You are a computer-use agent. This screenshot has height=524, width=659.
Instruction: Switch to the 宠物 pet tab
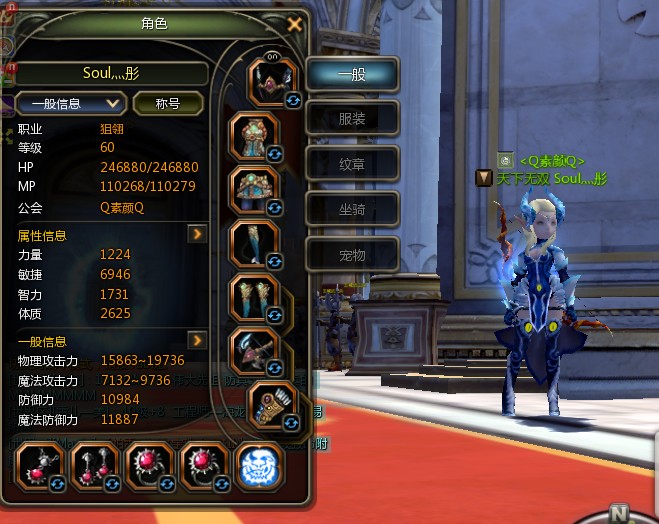click(352, 255)
